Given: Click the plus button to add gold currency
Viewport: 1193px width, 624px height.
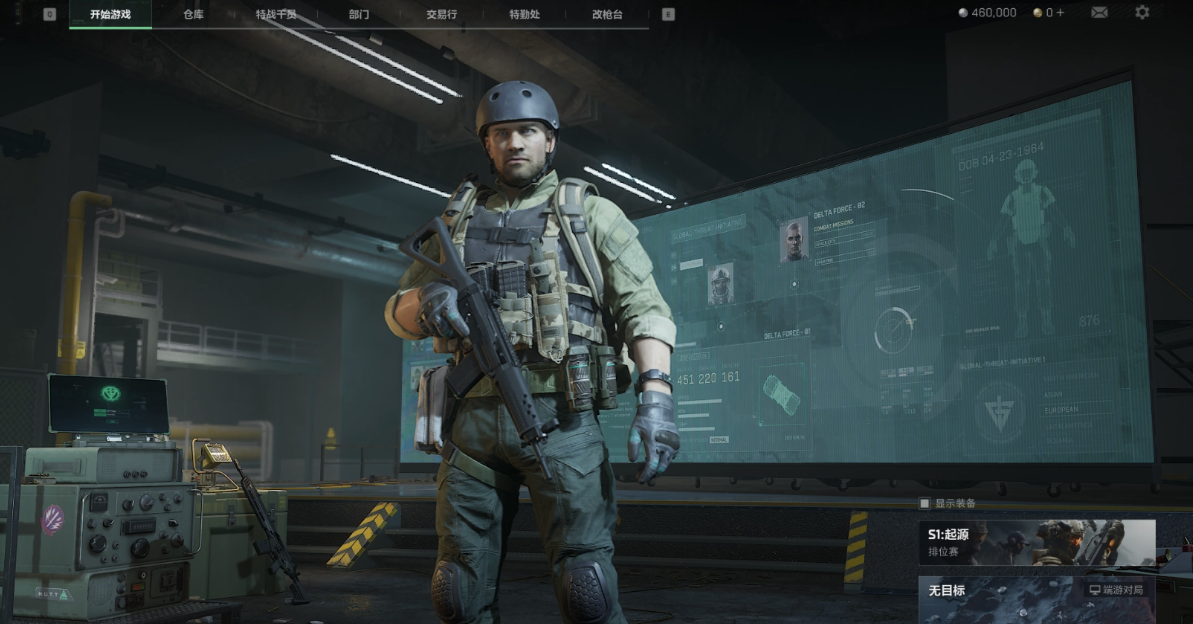Looking at the screenshot, I should tap(1060, 13).
